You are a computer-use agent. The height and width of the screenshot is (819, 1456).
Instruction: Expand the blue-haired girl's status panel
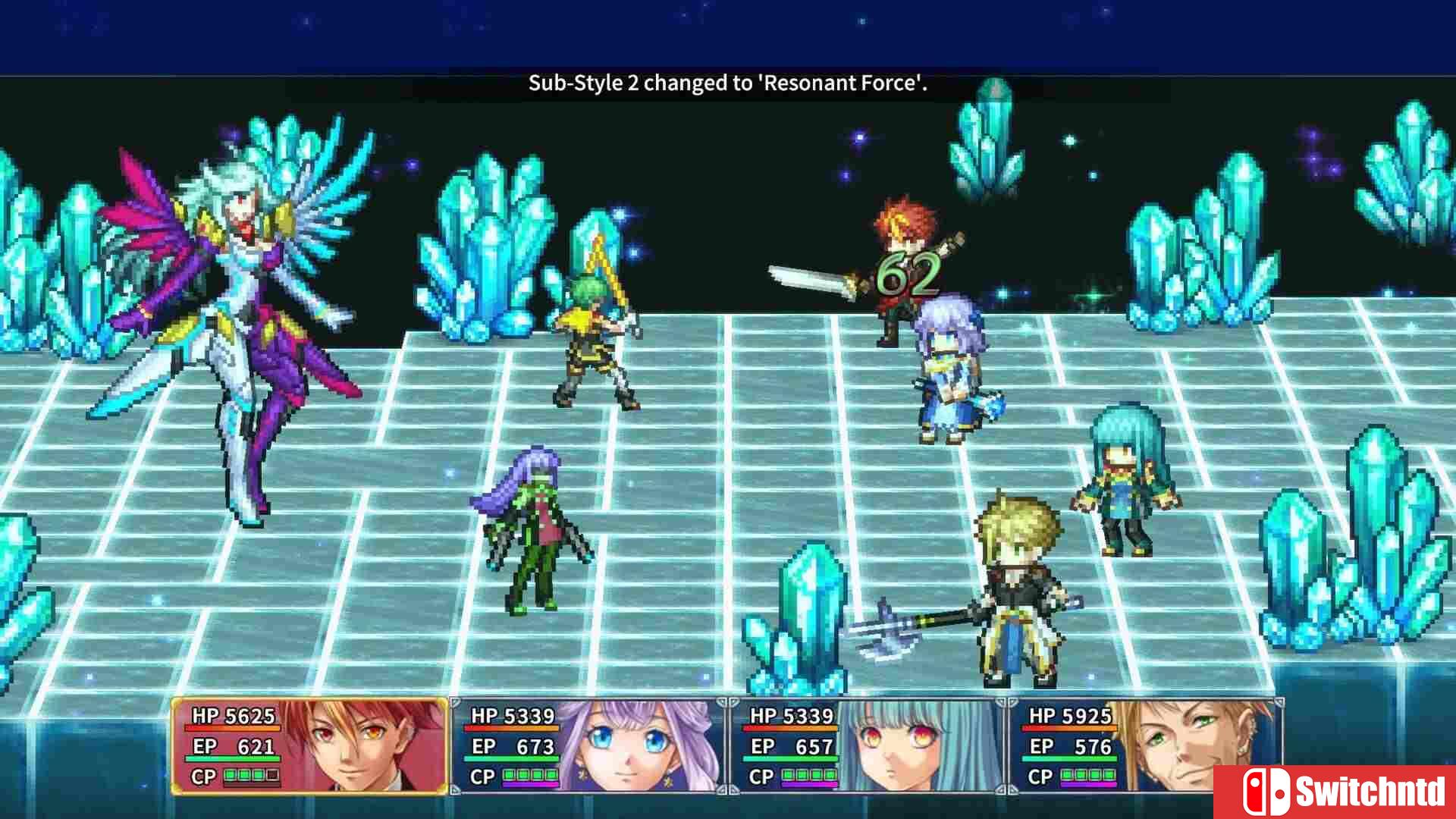pyautogui.click(x=857, y=747)
